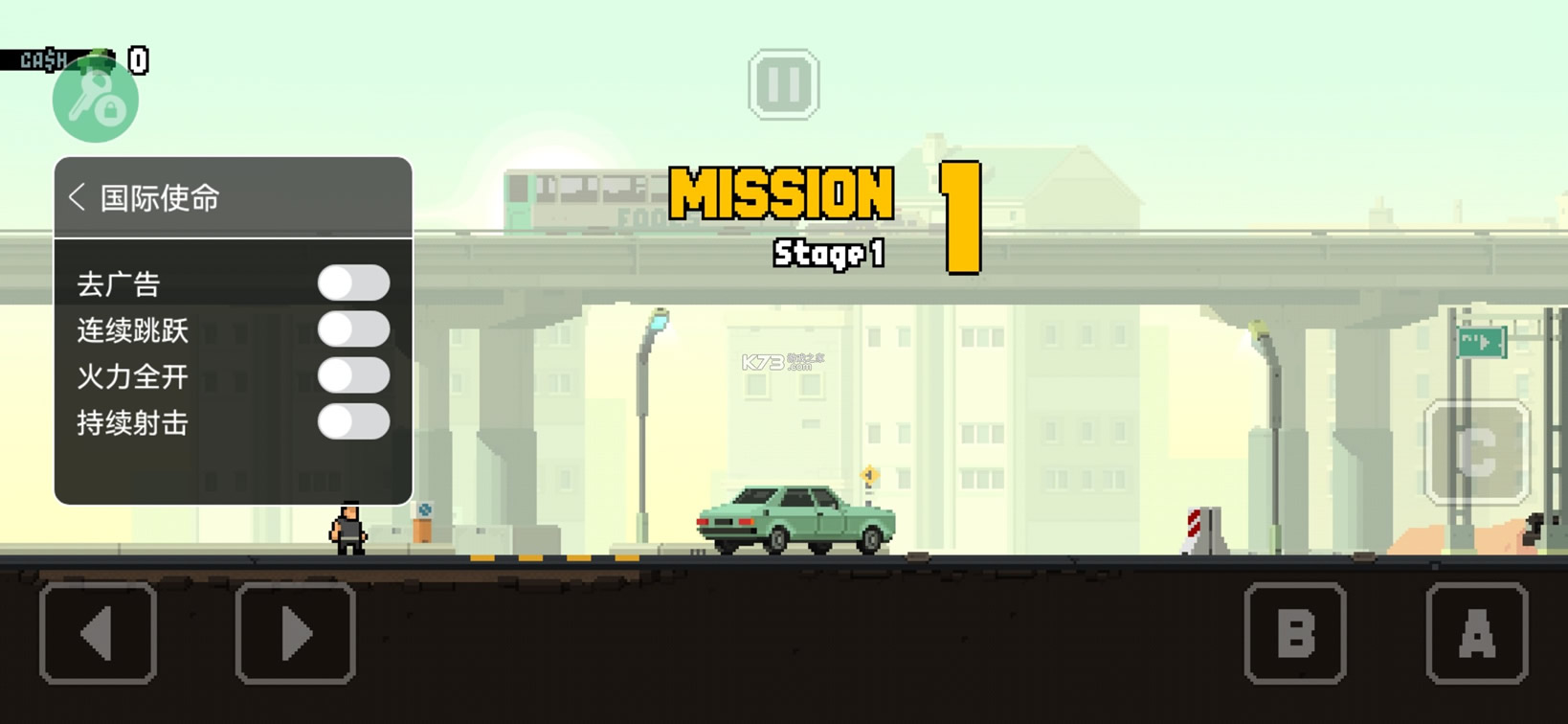Tap the 国际使命 menu header
Image resolution: width=1568 pixels, height=724 pixels.
159,197
